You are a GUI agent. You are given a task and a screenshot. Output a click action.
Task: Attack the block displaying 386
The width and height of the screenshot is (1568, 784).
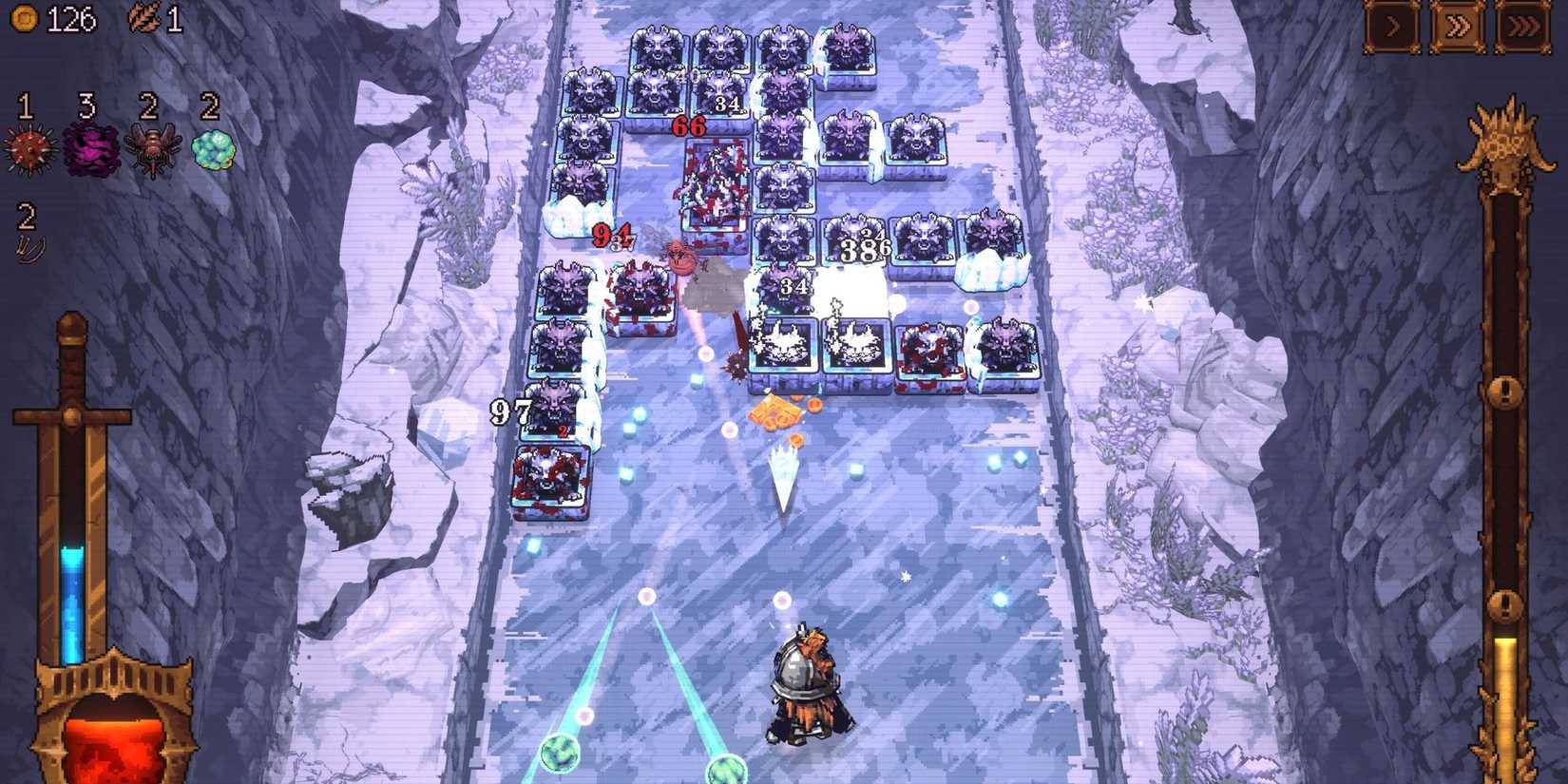(861, 249)
